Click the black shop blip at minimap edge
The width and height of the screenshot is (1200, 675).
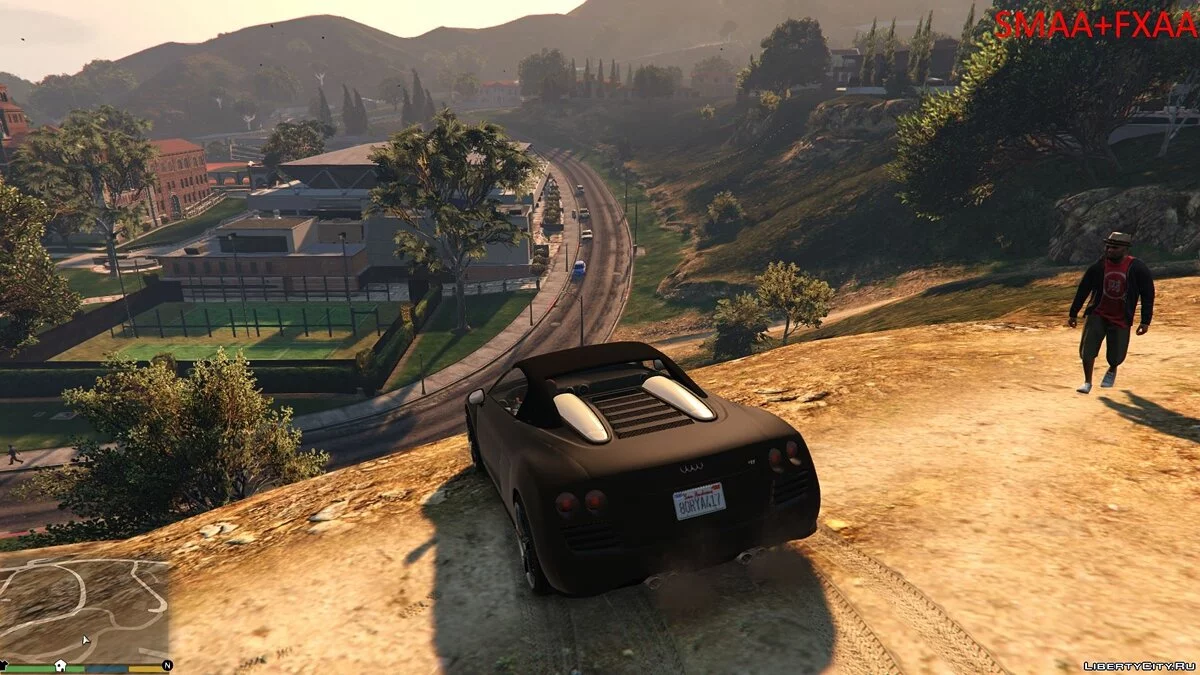(4, 664)
